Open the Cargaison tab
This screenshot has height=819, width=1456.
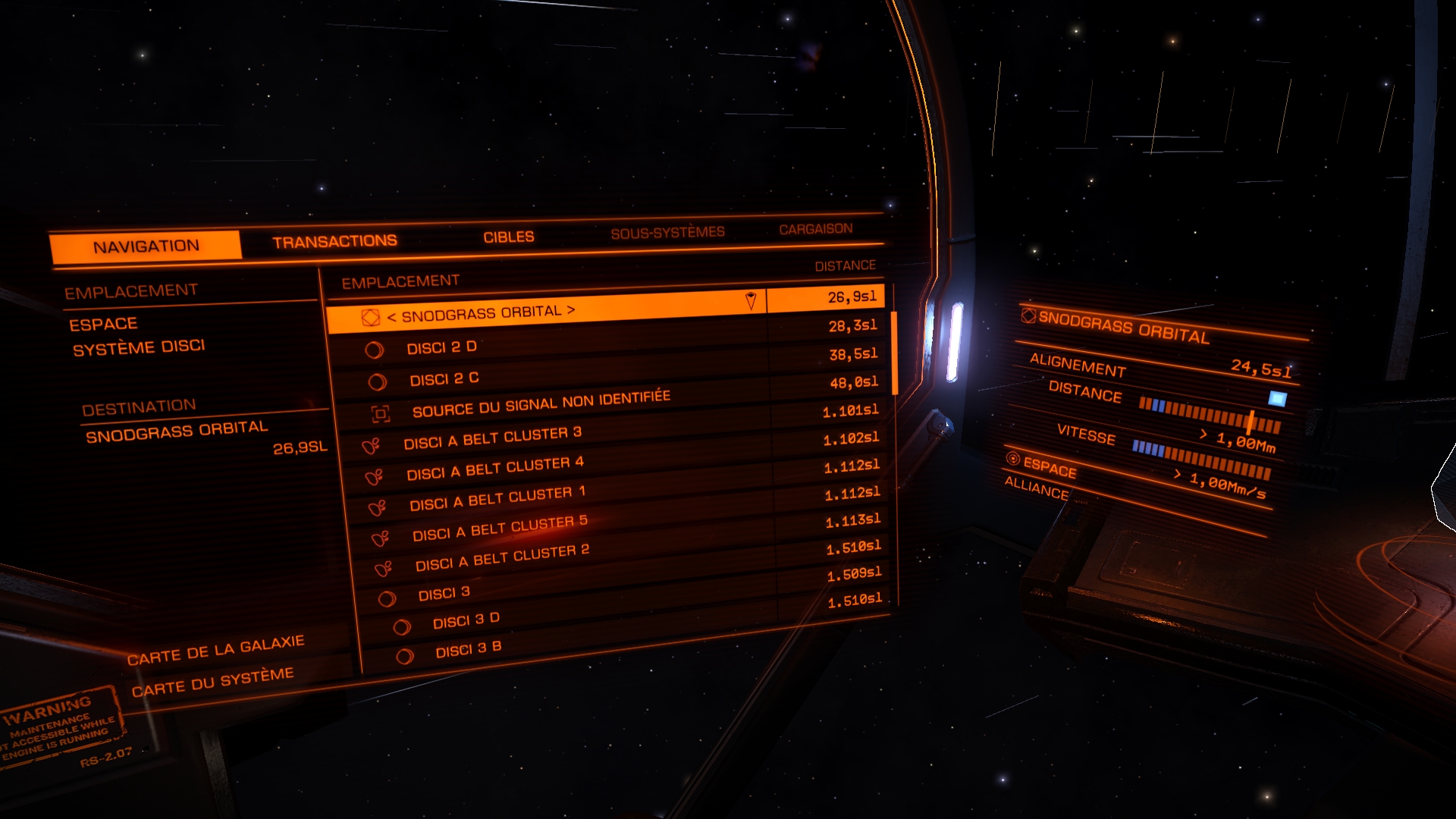[815, 228]
